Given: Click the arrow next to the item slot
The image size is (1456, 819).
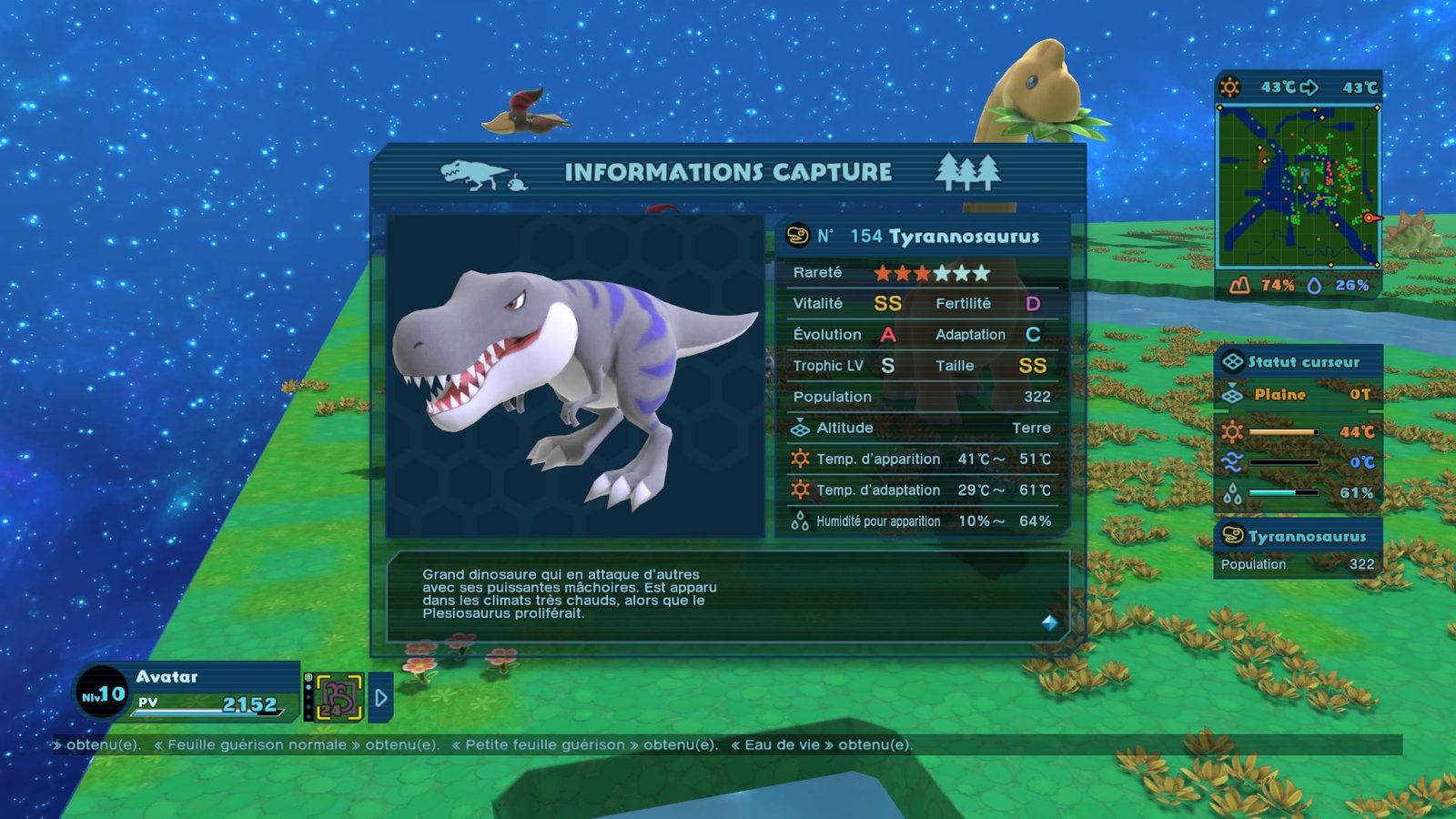Looking at the screenshot, I should pos(381,698).
